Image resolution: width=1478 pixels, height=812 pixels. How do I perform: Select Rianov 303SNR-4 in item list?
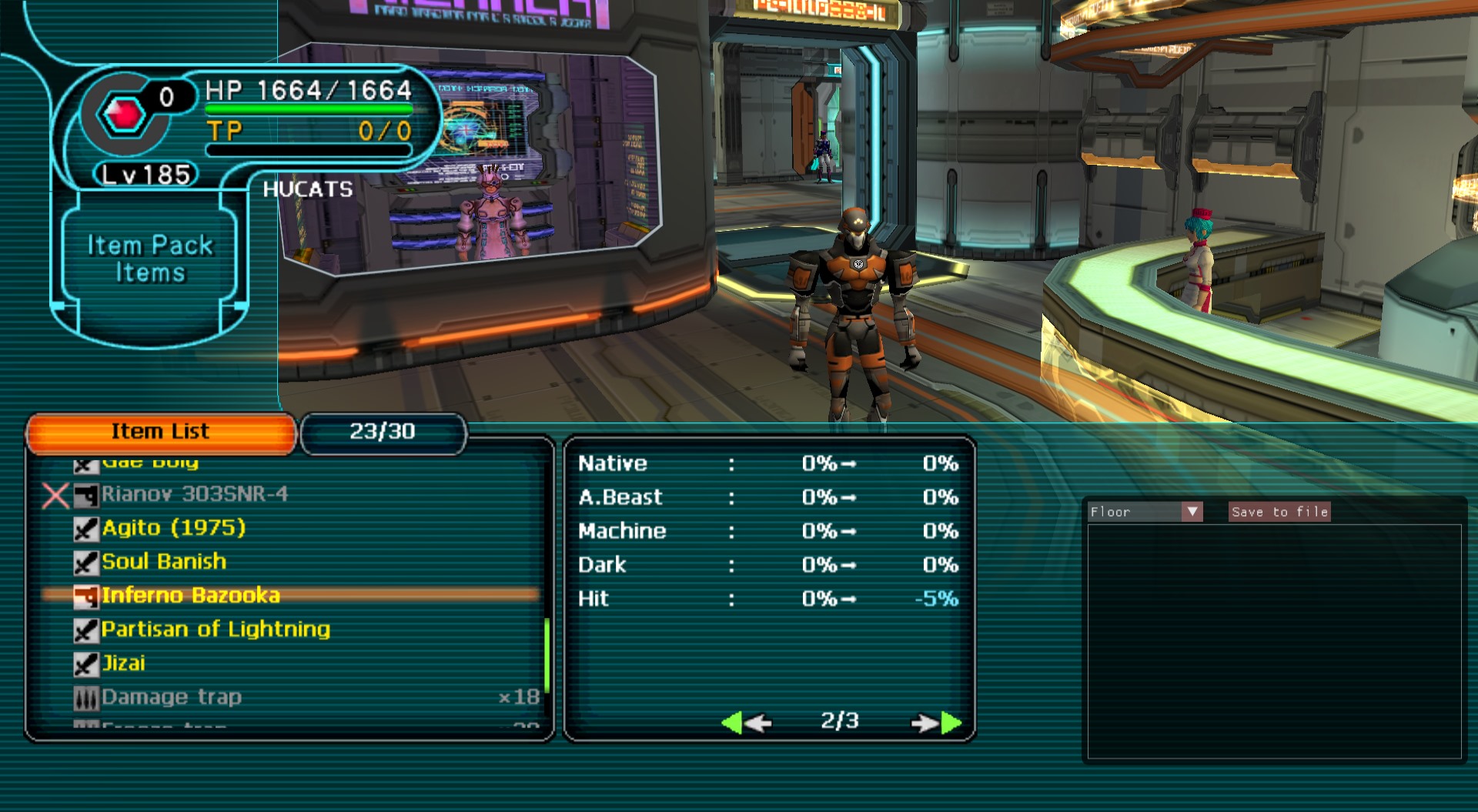(194, 494)
